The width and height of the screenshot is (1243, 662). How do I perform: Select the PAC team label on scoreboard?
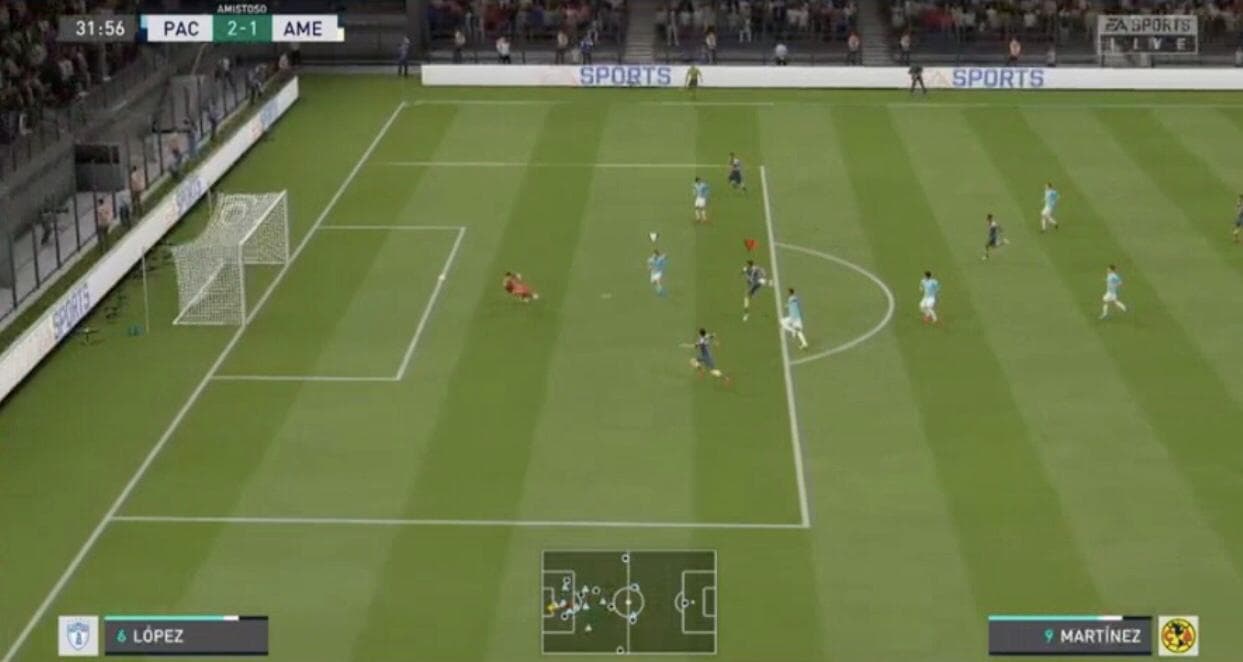pyautogui.click(x=180, y=28)
